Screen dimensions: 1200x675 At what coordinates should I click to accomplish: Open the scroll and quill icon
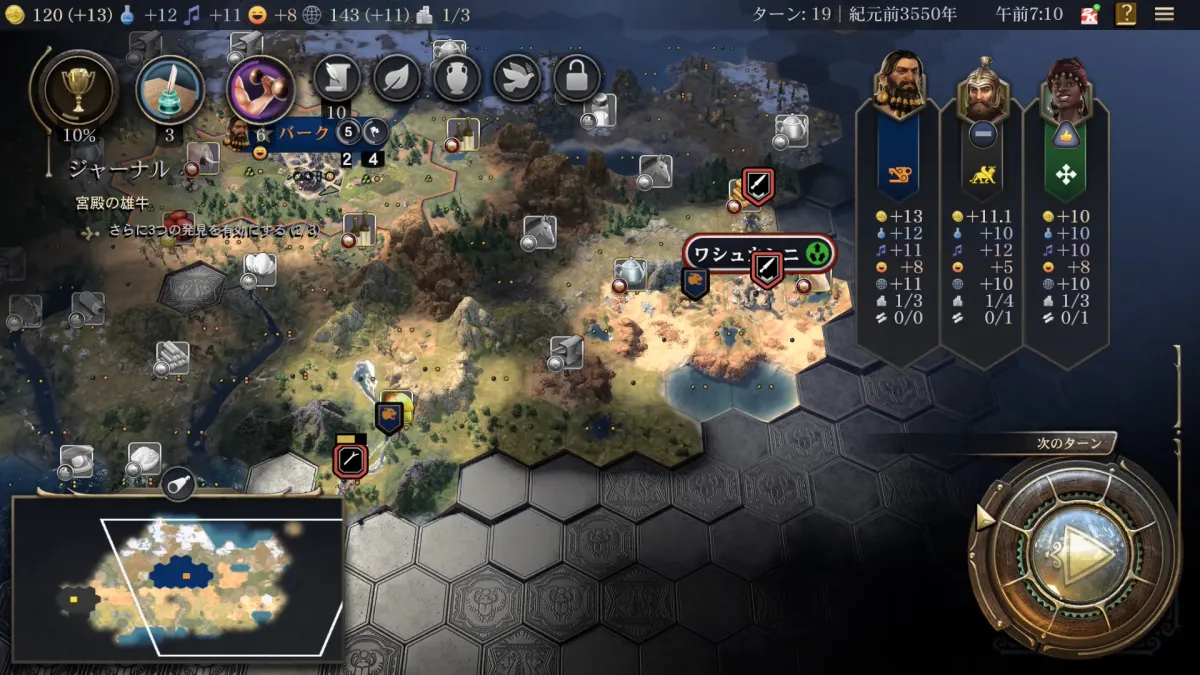click(337, 79)
